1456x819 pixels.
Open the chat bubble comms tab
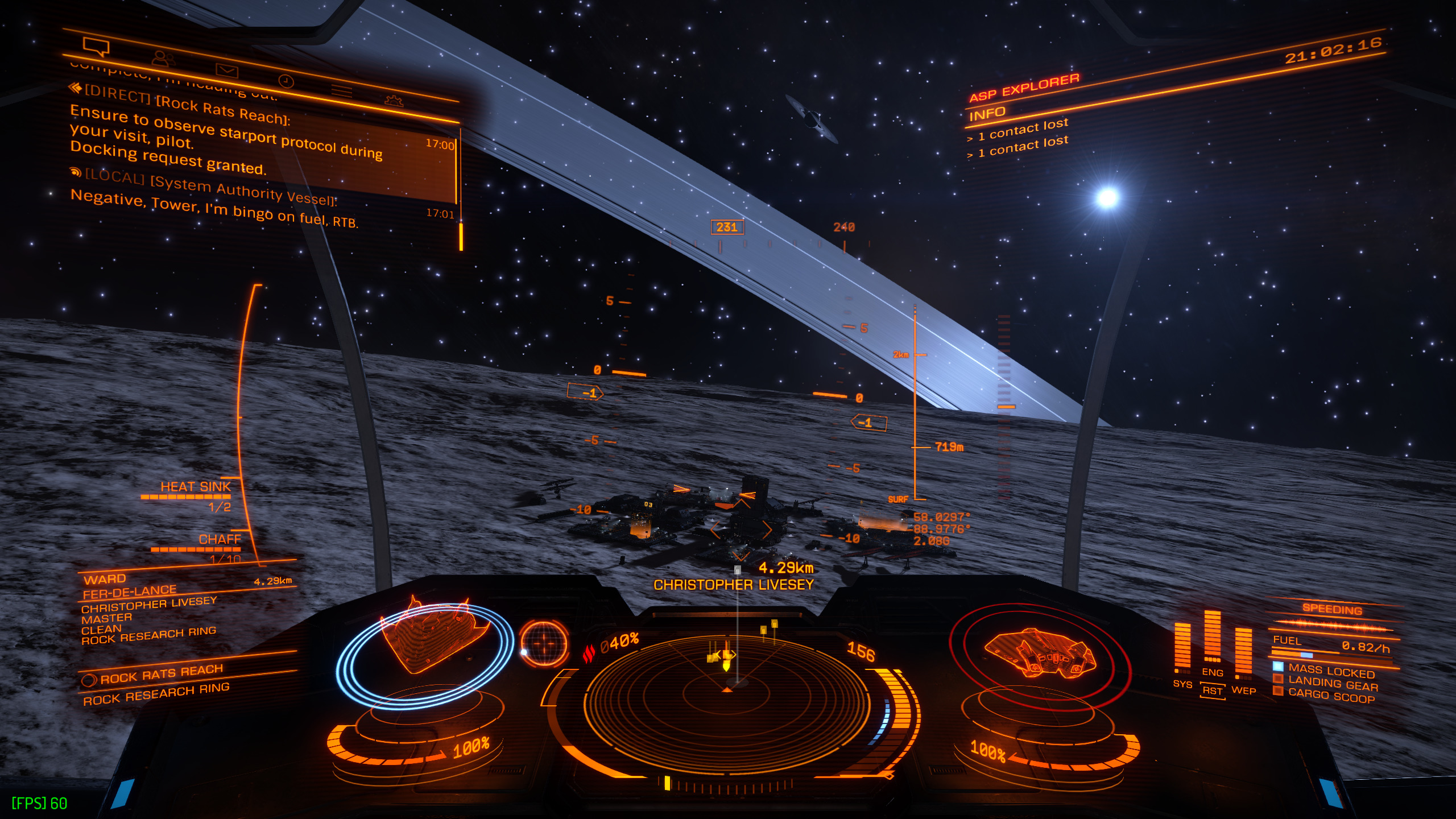96,46
